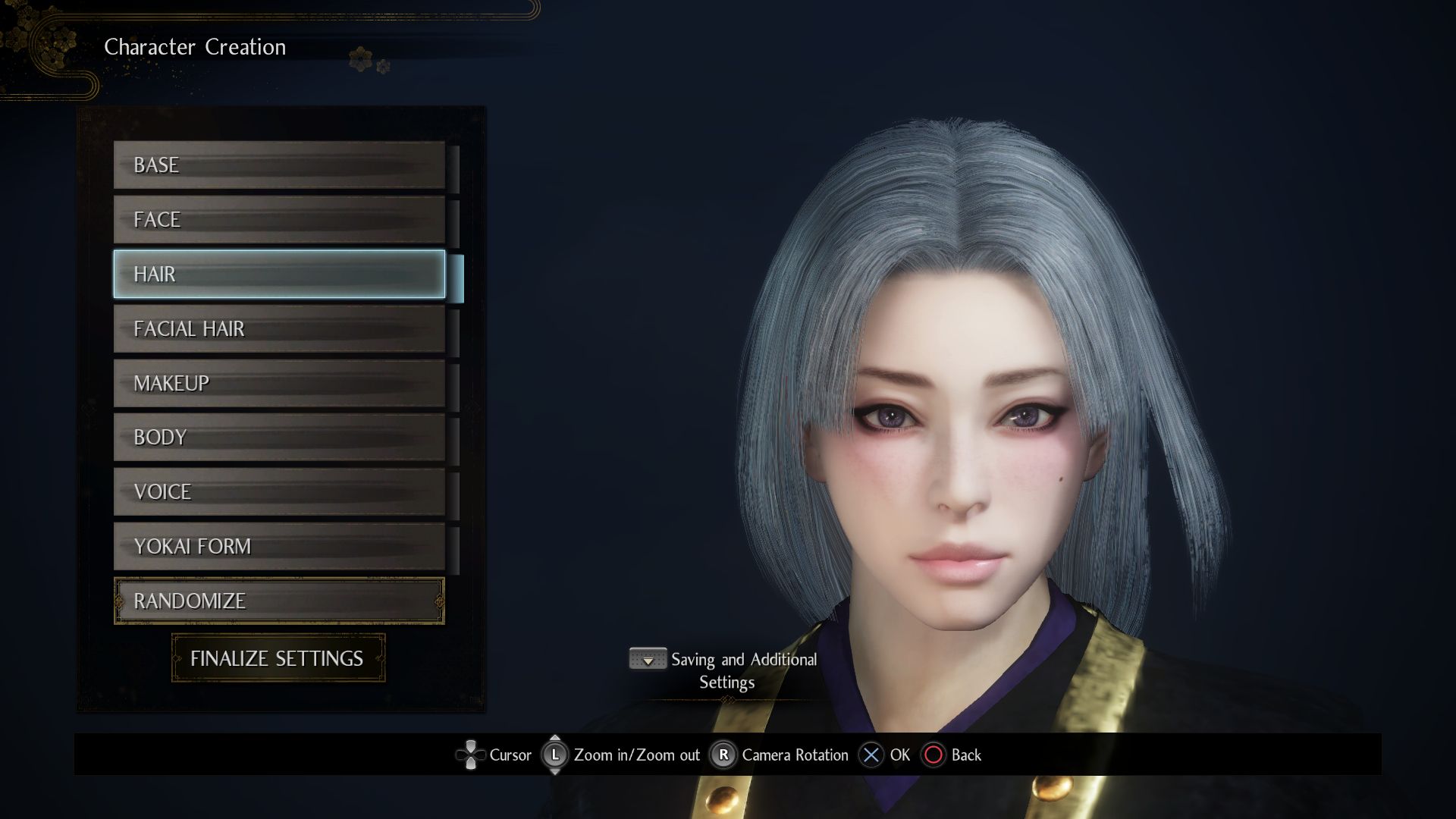Open the FACE customization menu
Image resolution: width=1456 pixels, height=819 pixels.
(x=279, y=219)
